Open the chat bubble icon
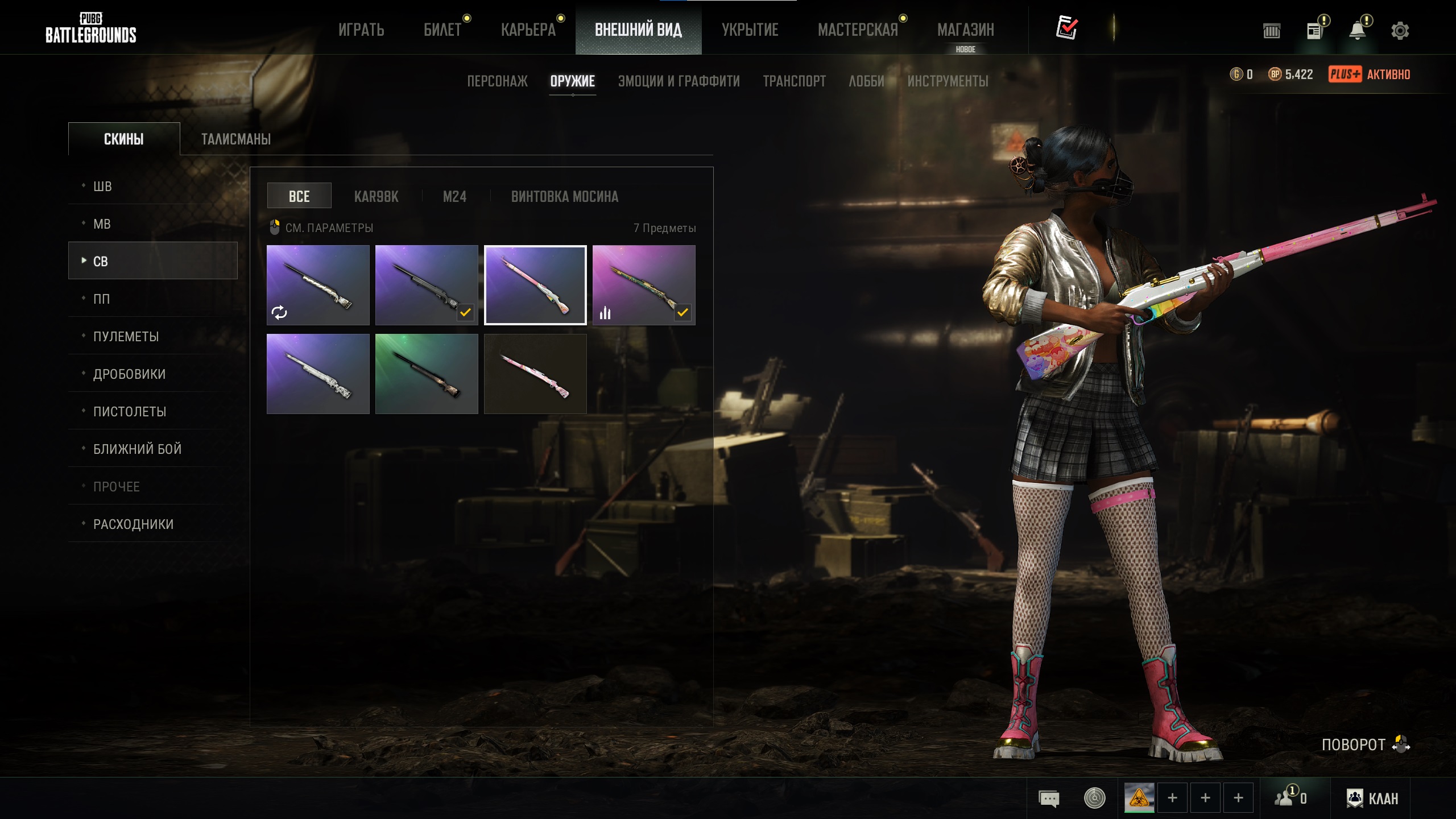 1049,799
